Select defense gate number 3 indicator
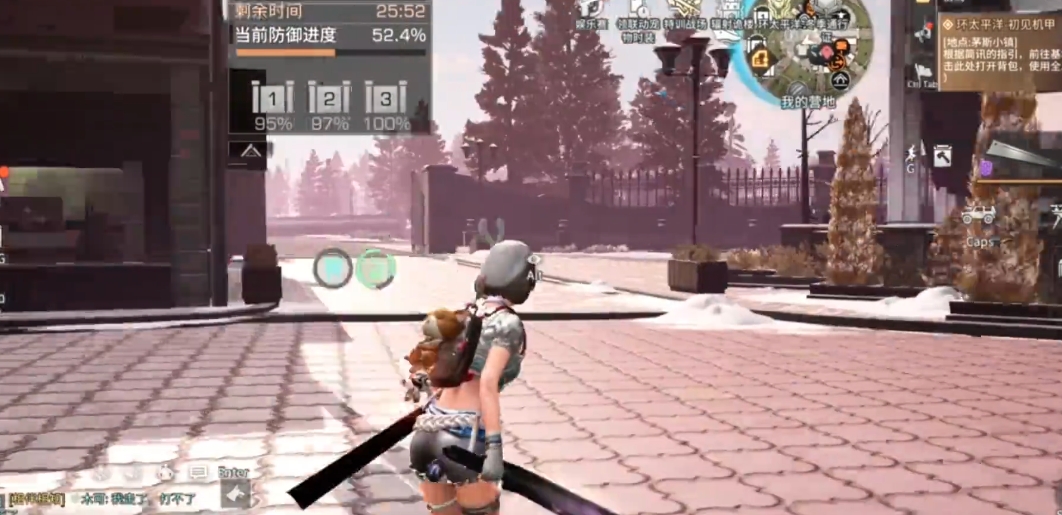1062x515 pixels. (x=386, y=100)
